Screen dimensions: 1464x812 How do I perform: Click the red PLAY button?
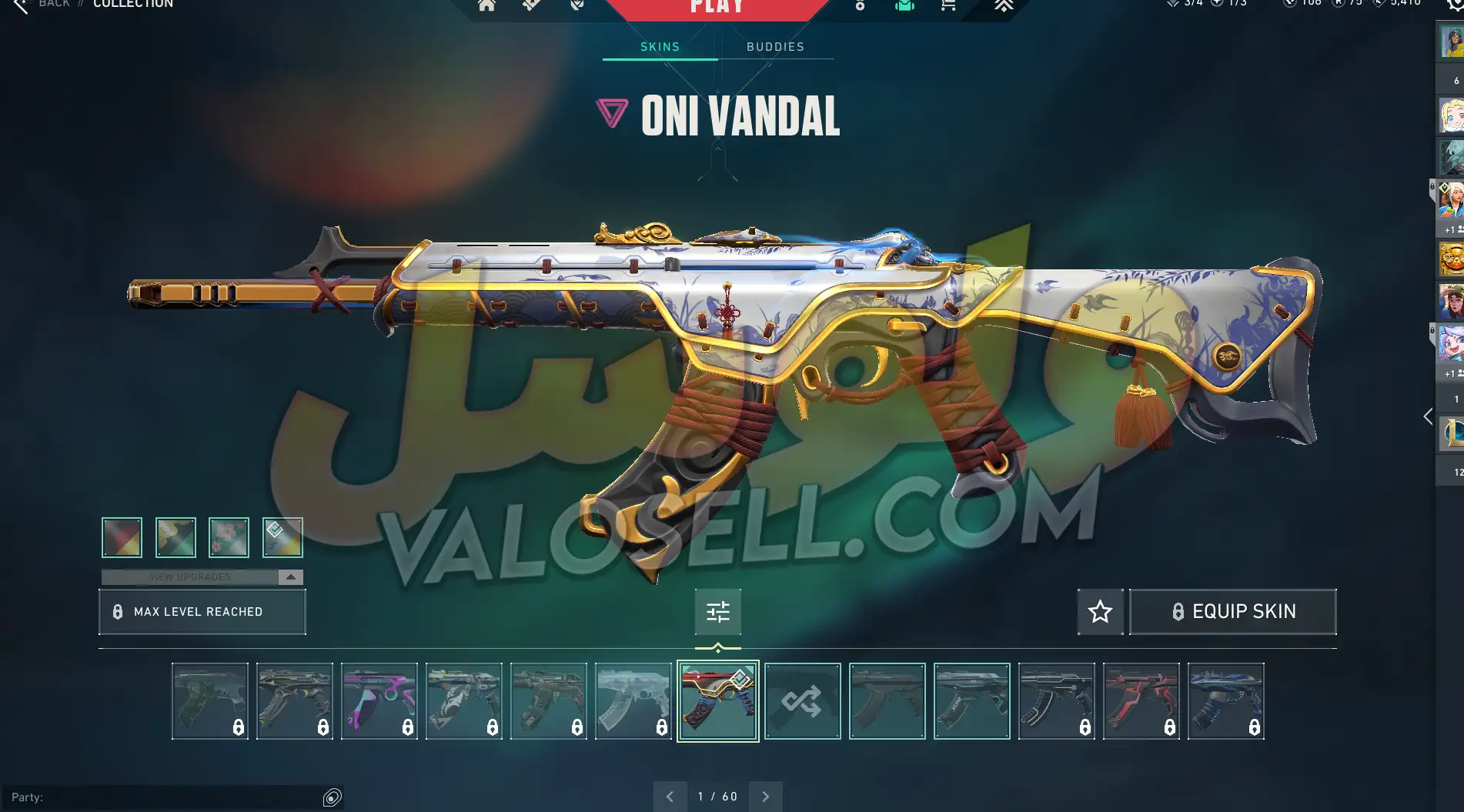(x=717, y=8)
